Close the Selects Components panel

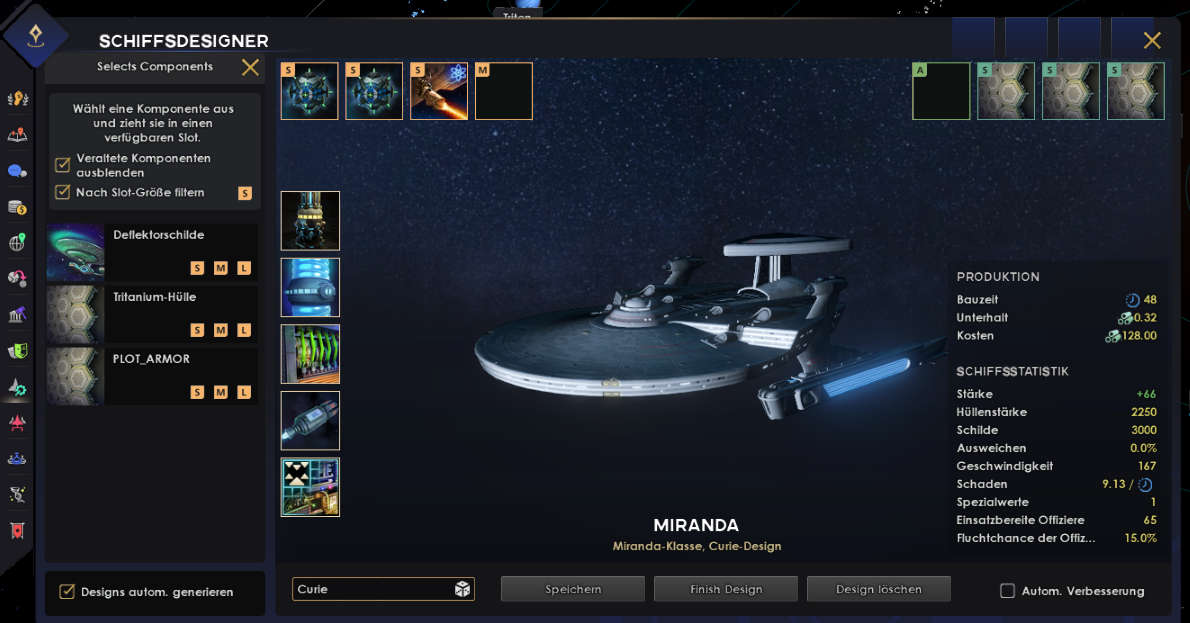tap(250, 67)
